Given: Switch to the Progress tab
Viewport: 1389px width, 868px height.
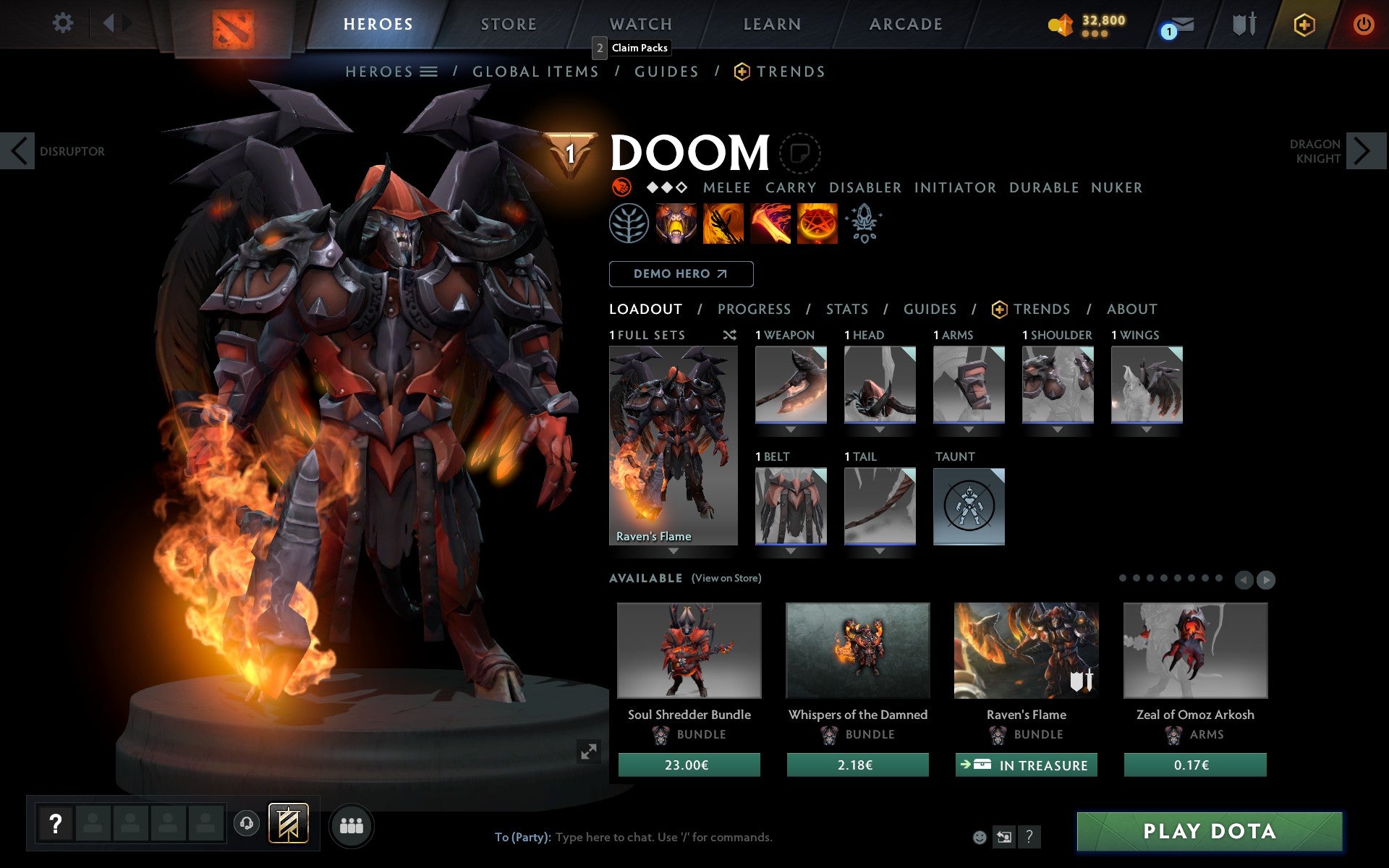Looking at the screenshot, I should click(754, 309).
